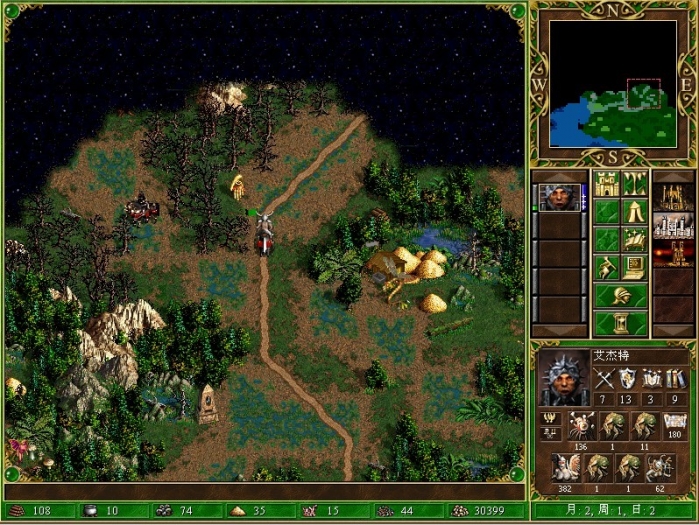Click the crossed swords attack skill icon
The width and height of the screenshot is (699, 525).
tap(604, 378)
